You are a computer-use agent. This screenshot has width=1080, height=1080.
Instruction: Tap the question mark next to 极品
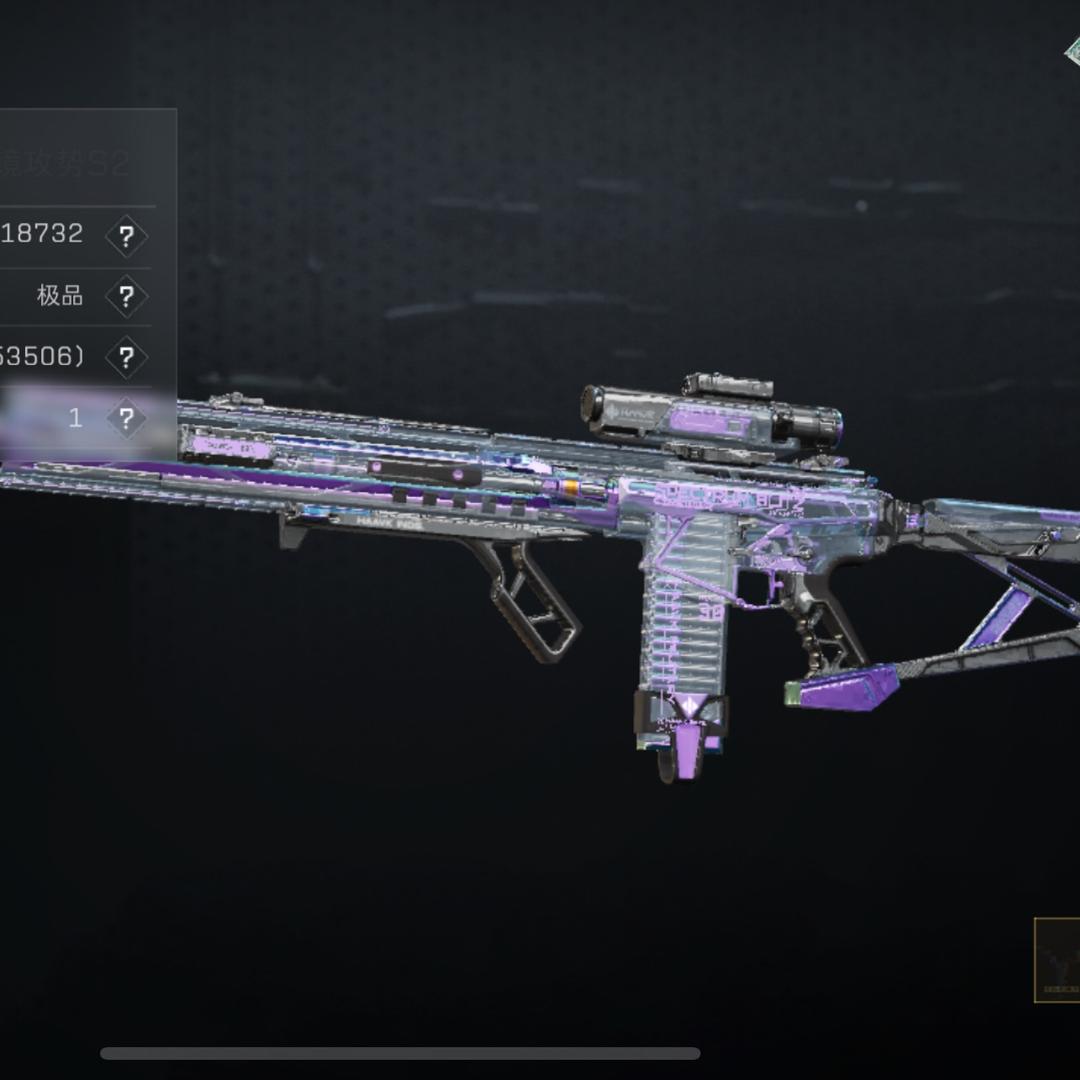point(126,297)
